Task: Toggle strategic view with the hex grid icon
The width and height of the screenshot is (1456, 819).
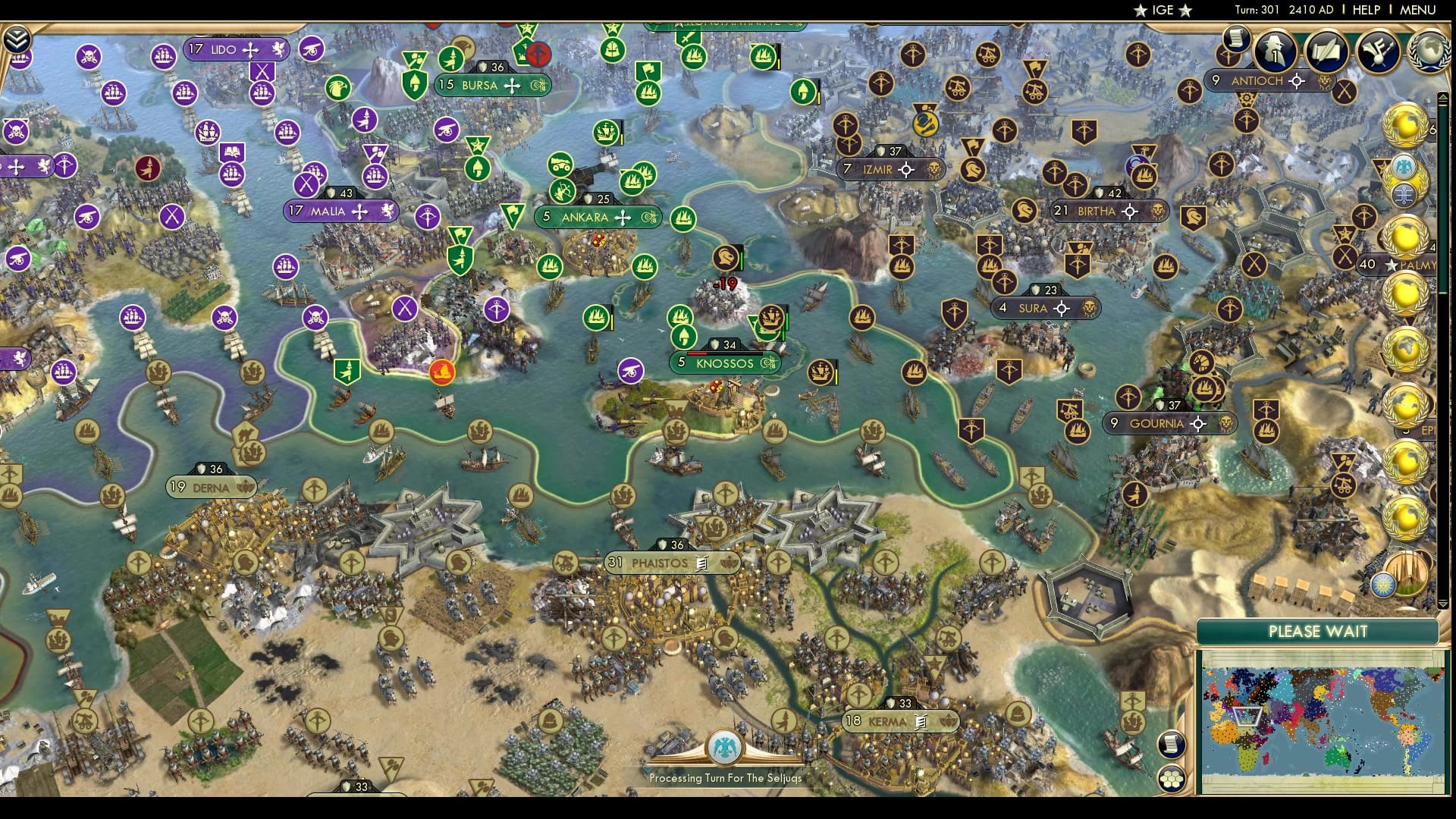Action: 1172,779
